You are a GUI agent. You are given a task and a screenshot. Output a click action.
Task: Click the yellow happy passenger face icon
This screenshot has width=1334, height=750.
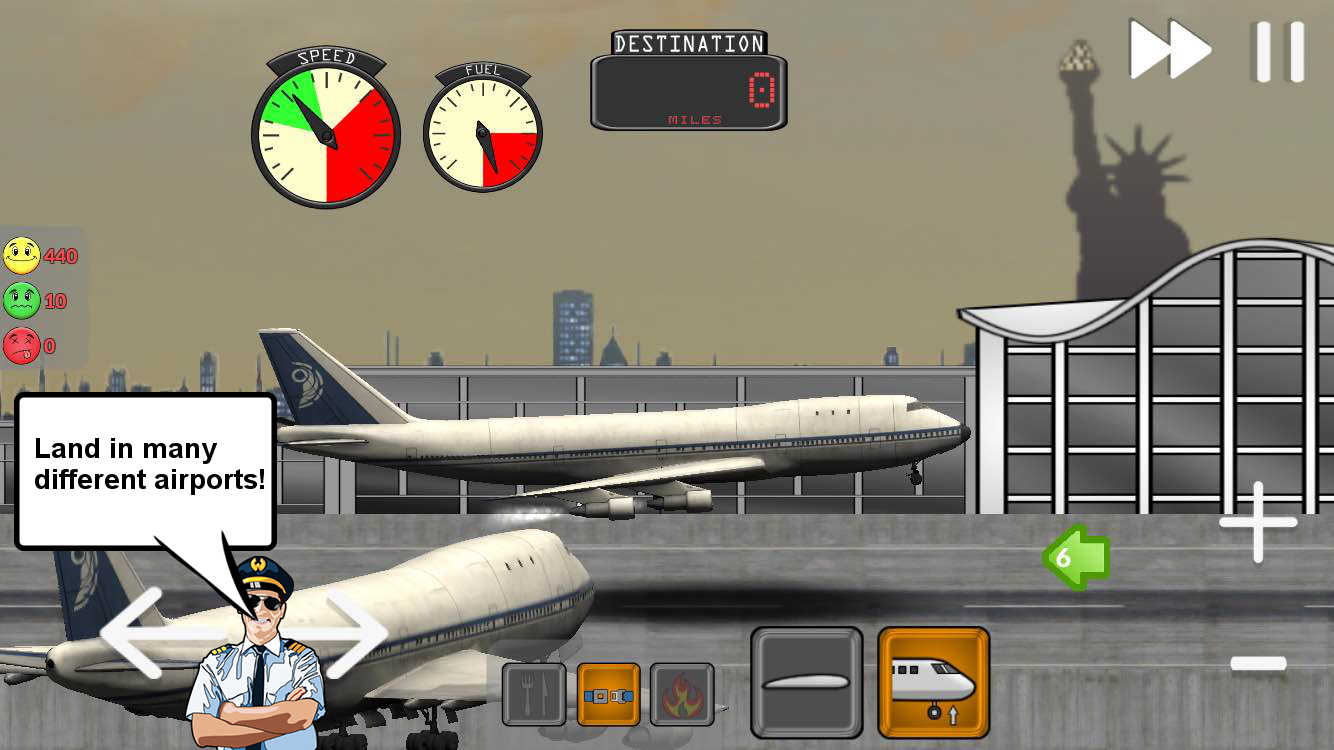pos(22,256)
